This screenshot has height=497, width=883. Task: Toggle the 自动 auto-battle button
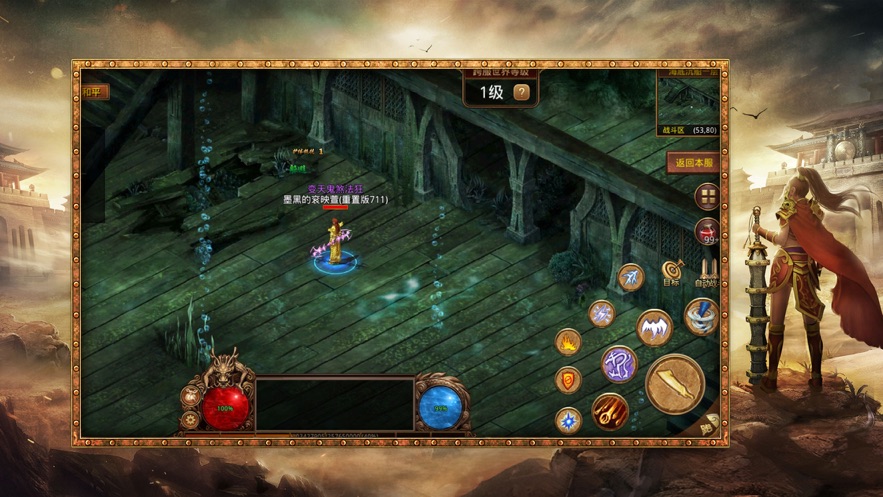pyautogui.click(x=706, y=273)
